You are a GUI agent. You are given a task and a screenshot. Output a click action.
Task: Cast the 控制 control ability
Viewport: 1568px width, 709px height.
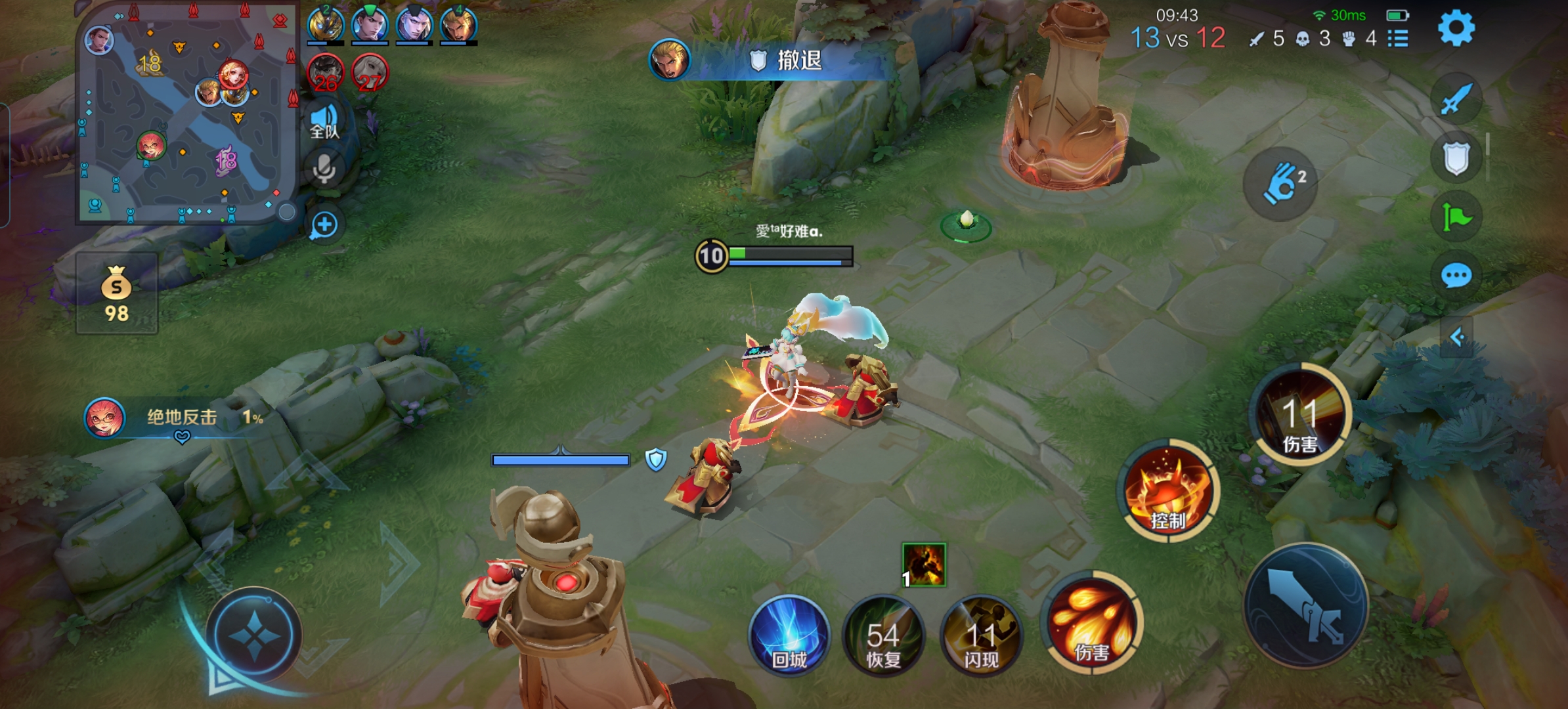click(x=1168, y=490)
